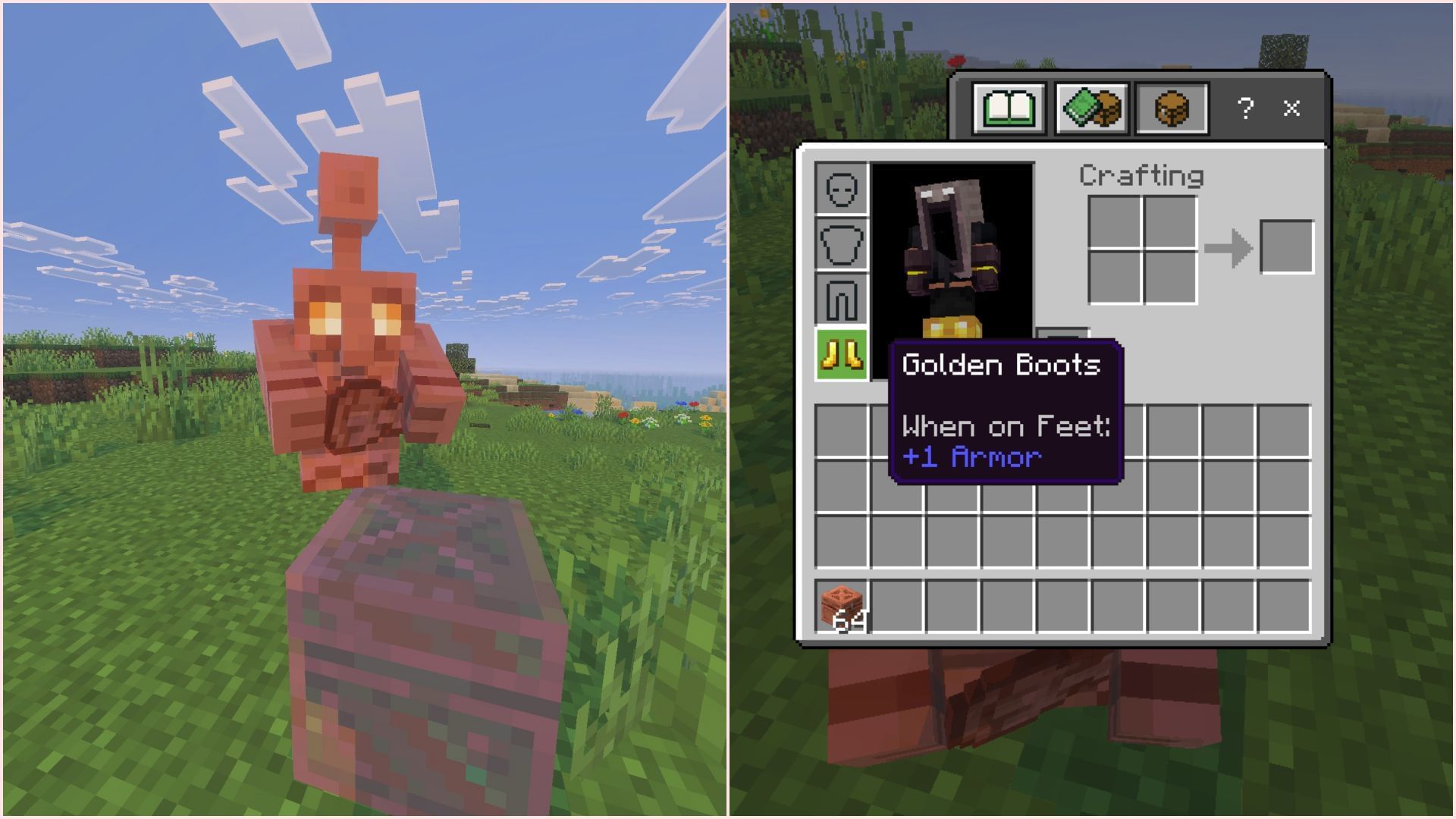Select the chest inventory tab
This screenshot has width=1456, height=819.
(x=1171, y=108)
